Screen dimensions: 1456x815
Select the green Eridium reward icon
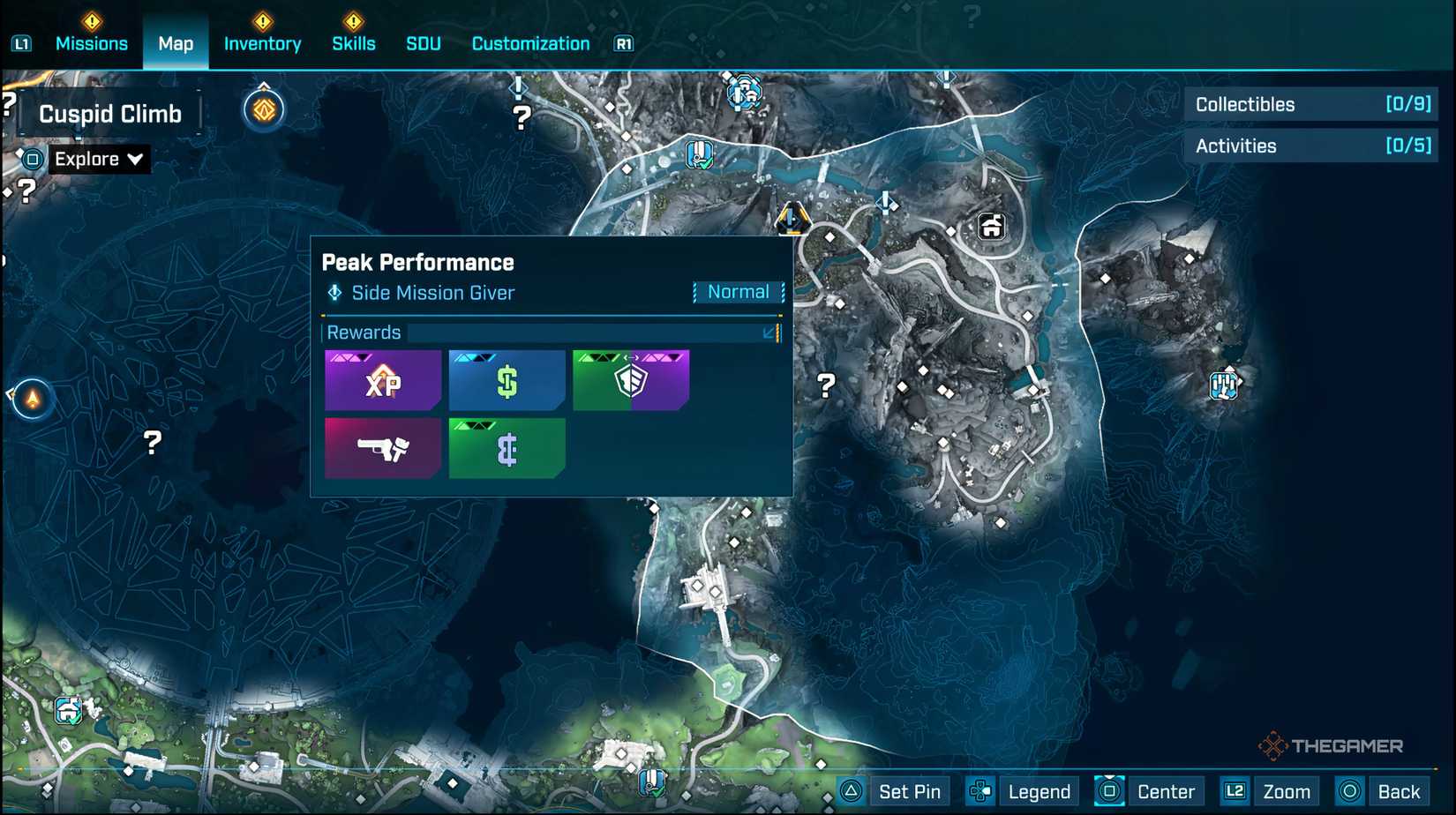pyautogui.click(x=506, y=448)
